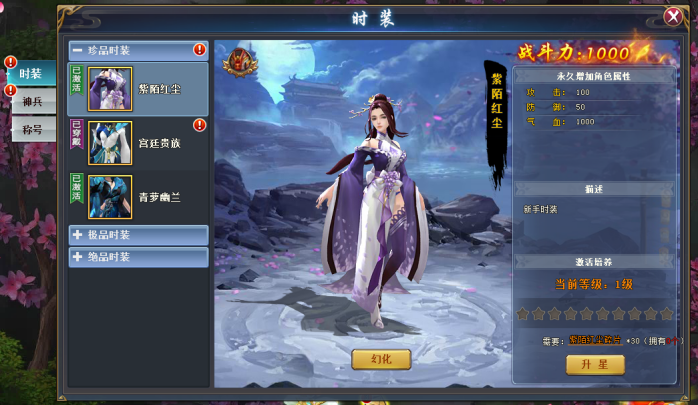Viewport: 698px width, 405px height.
Task: Expand the 极品时装 category
Action: (138, 235)
